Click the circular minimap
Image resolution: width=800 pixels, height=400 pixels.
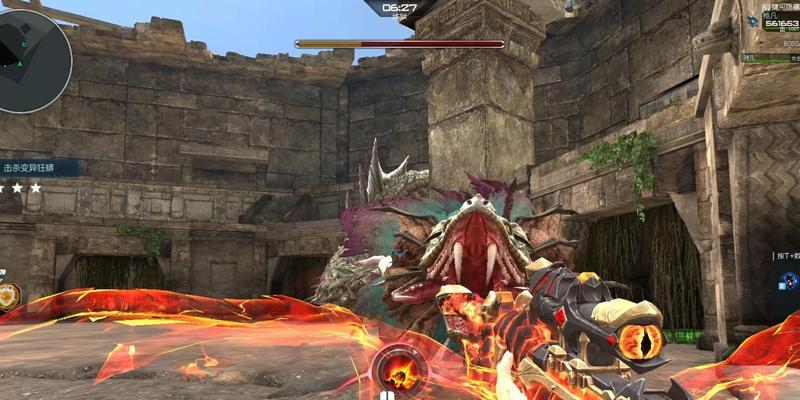coord(32,60)
